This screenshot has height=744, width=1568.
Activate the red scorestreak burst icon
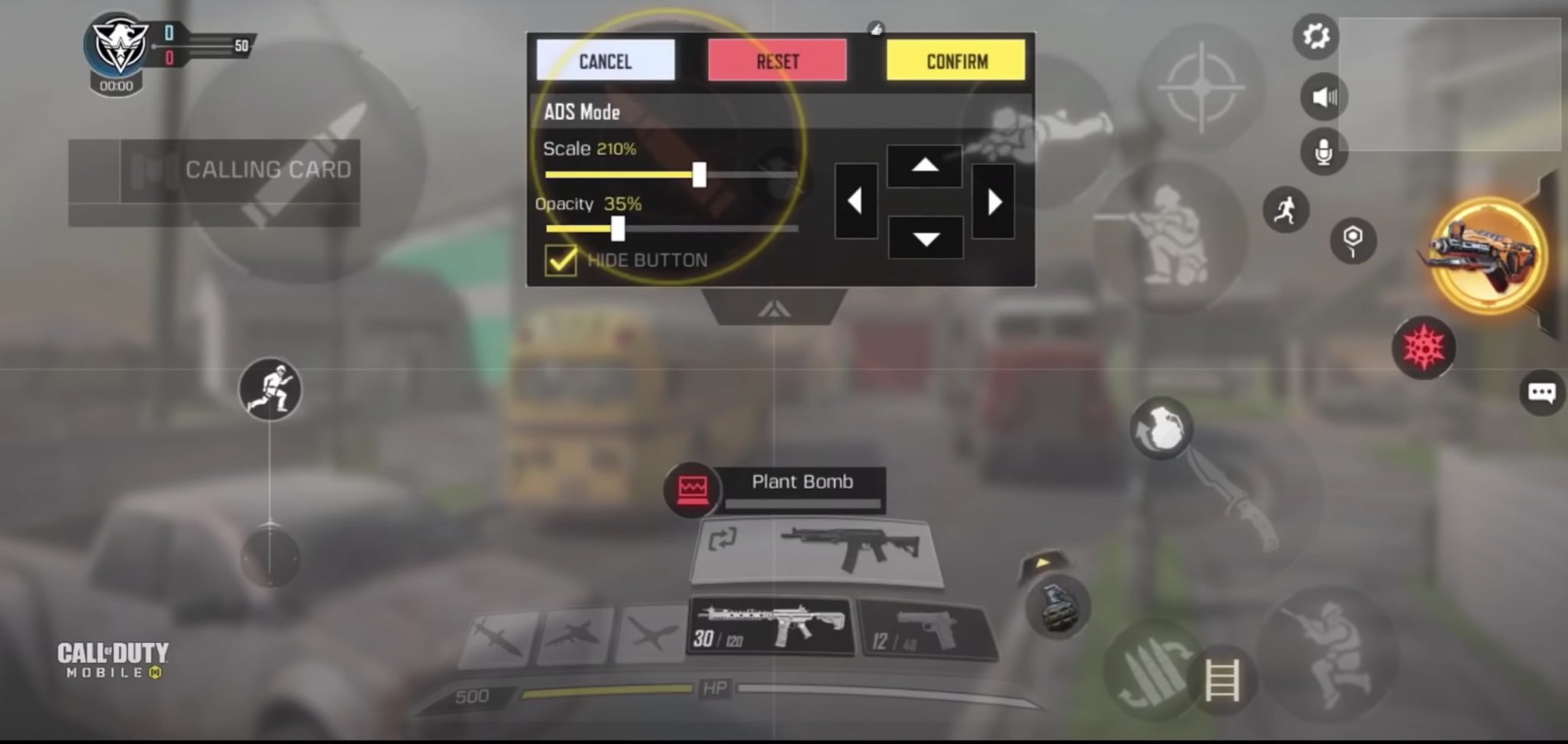point(1426,348)
